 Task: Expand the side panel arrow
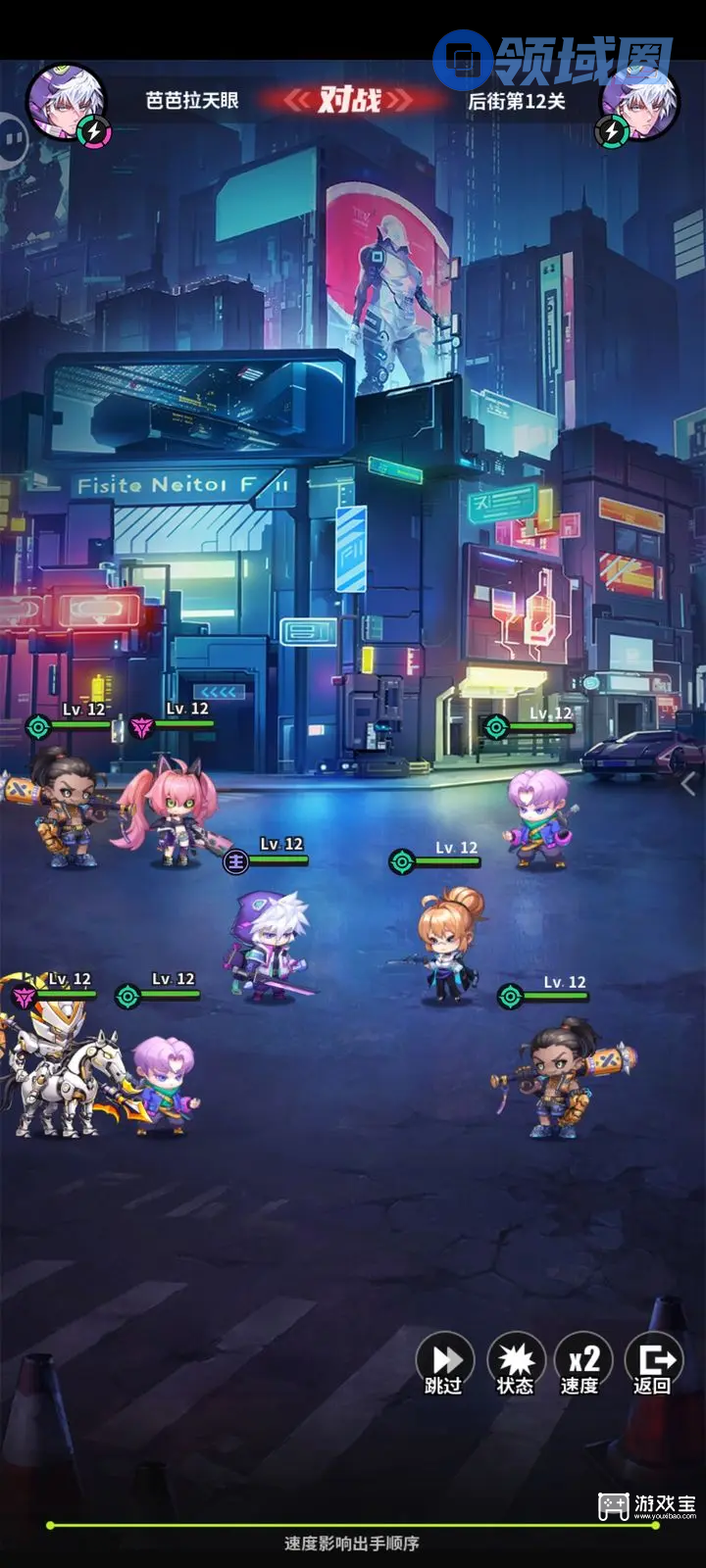click(x=688, y=783)
